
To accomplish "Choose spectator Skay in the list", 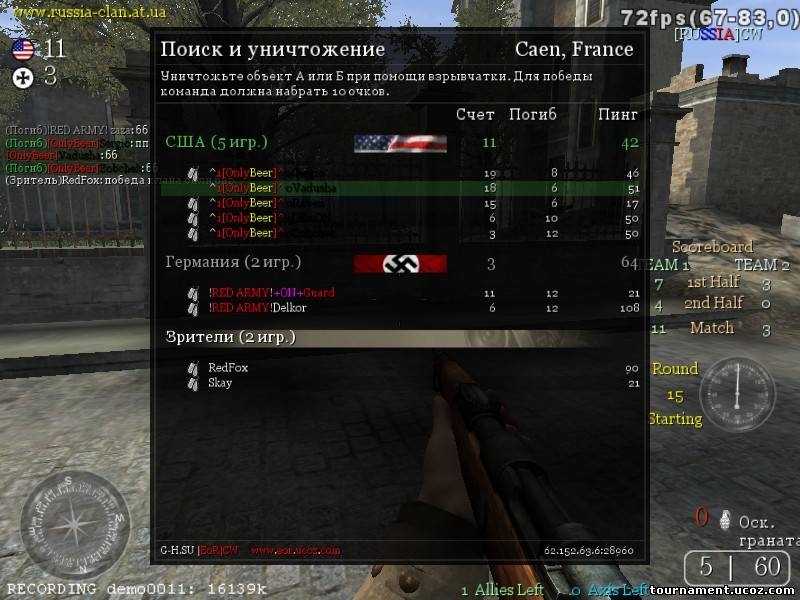I will tap(220, 383).
